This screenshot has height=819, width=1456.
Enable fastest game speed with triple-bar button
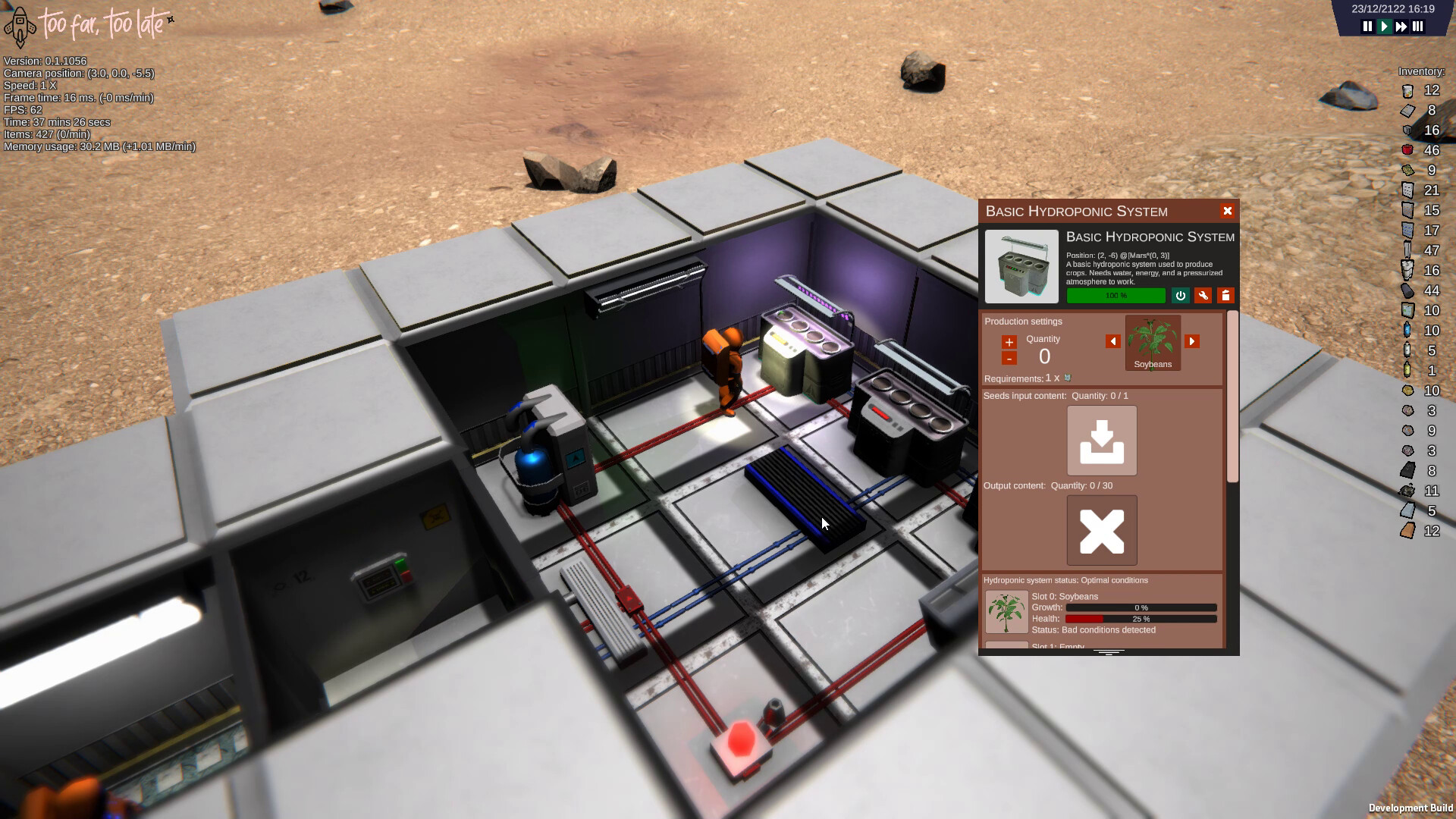[1419, 26]
